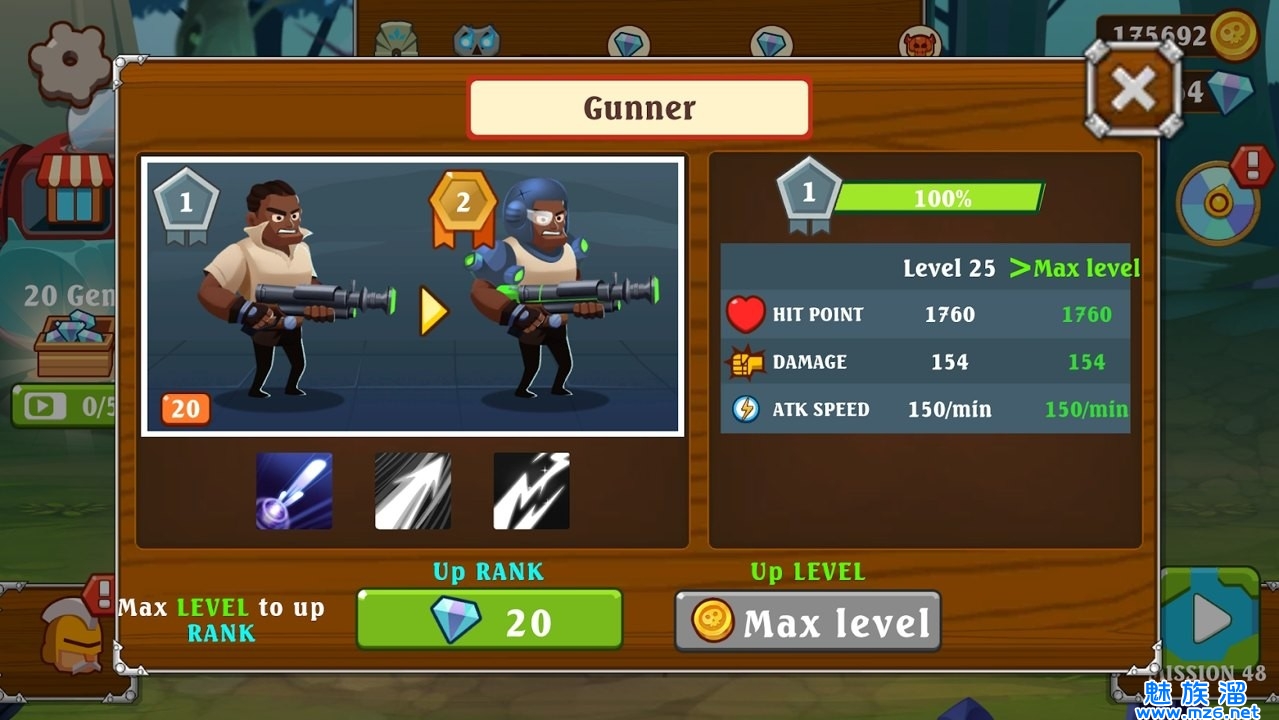Open the gem crate offer
Screen dimensions: 1279x720
(74, 343)
